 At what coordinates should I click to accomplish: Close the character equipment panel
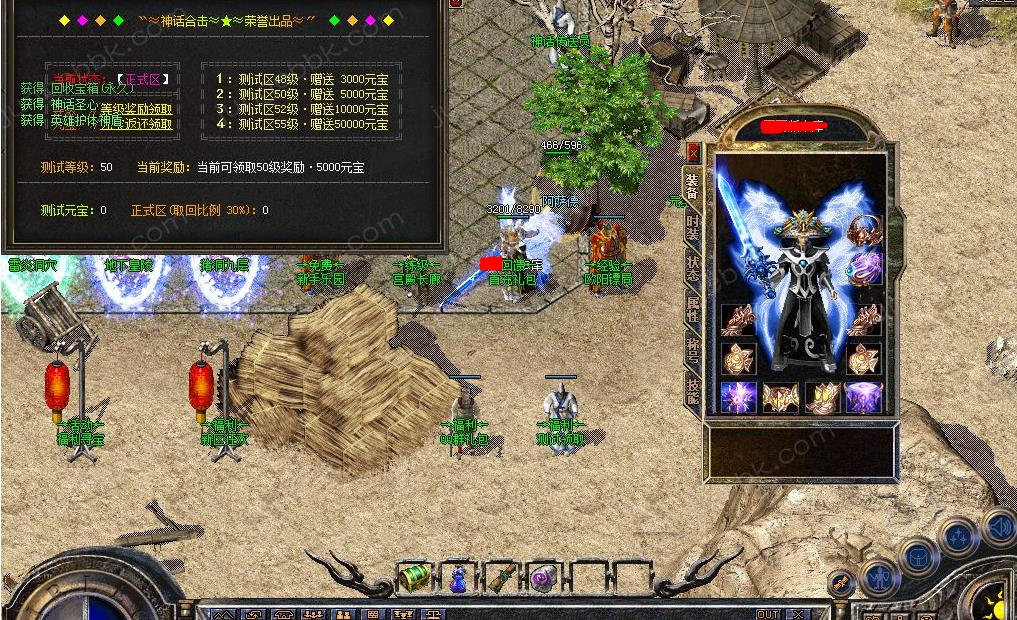click(693, 154)
